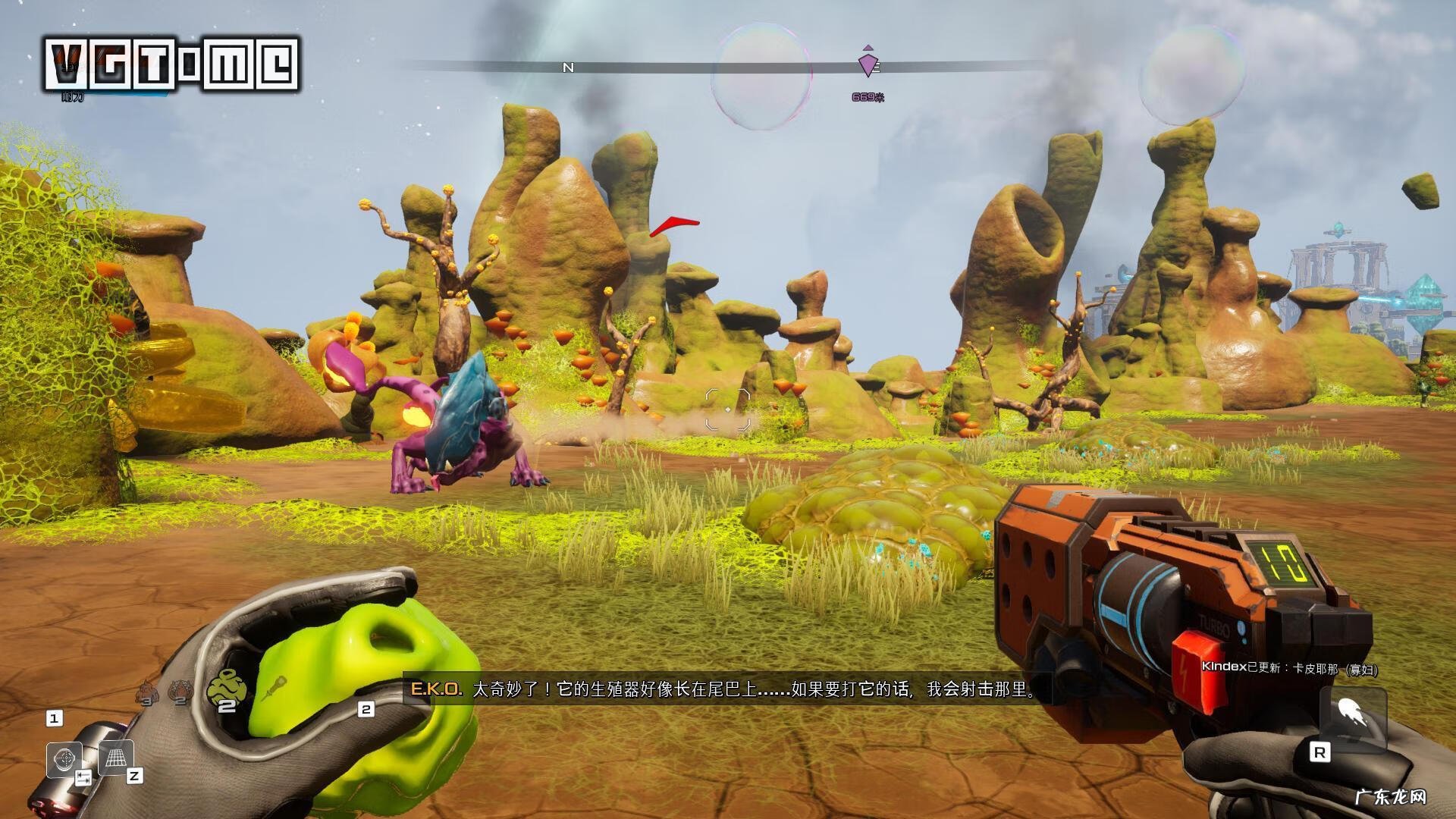This screenshot has width=1456, height=819.
Task: Select the highlighted green goo item
Action: tap(227, 689)
